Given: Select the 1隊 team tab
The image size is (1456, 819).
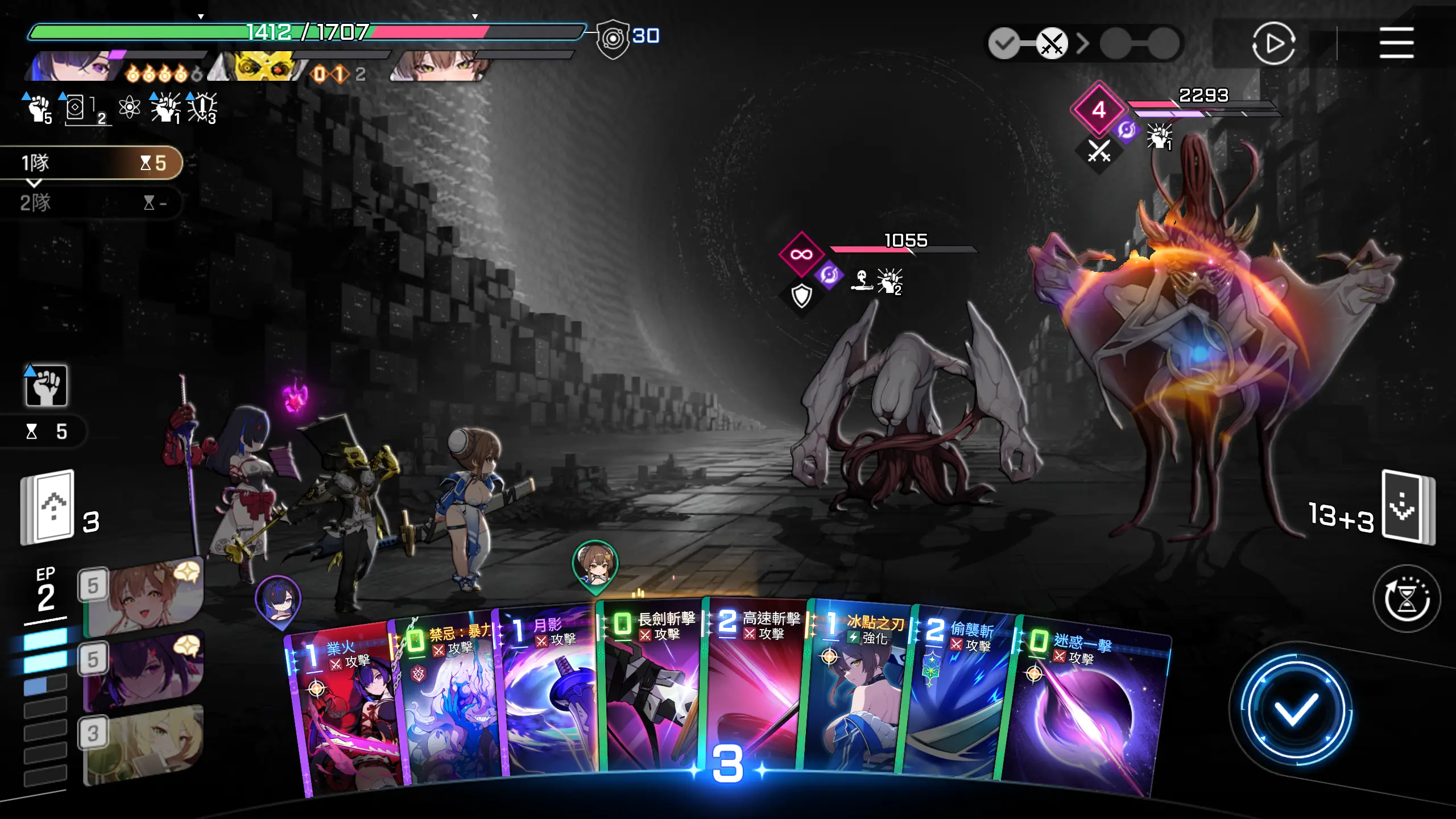Looking at the screenshot, I should 91,163.
